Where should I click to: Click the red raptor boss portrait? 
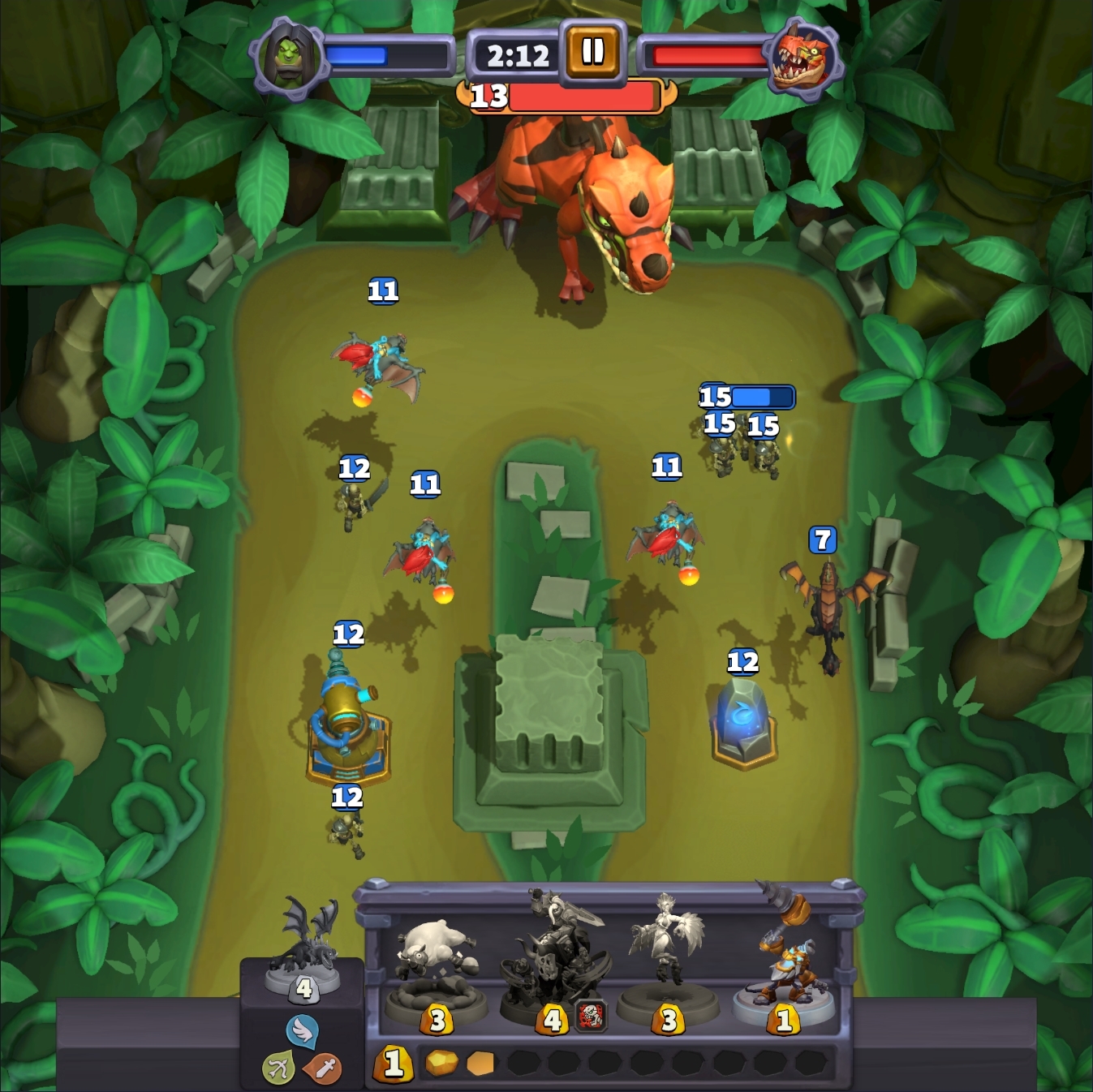click(801, 57)
